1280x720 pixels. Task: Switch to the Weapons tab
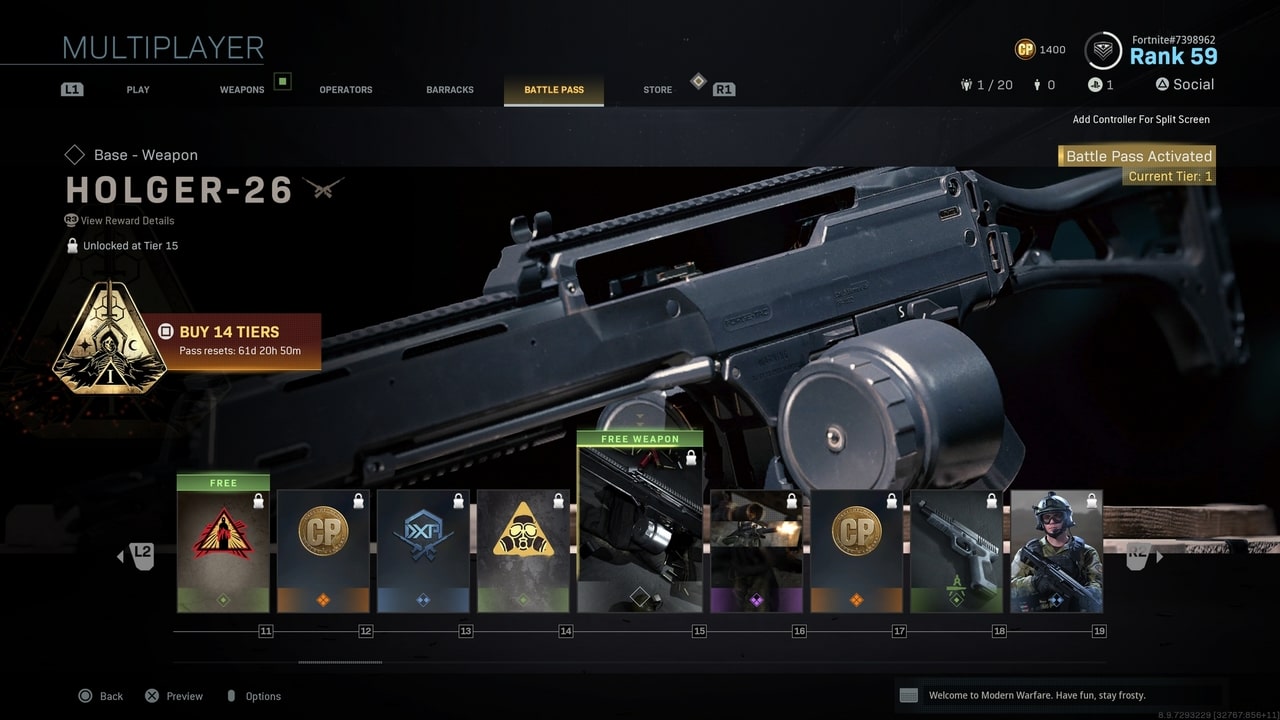[242, 89]
